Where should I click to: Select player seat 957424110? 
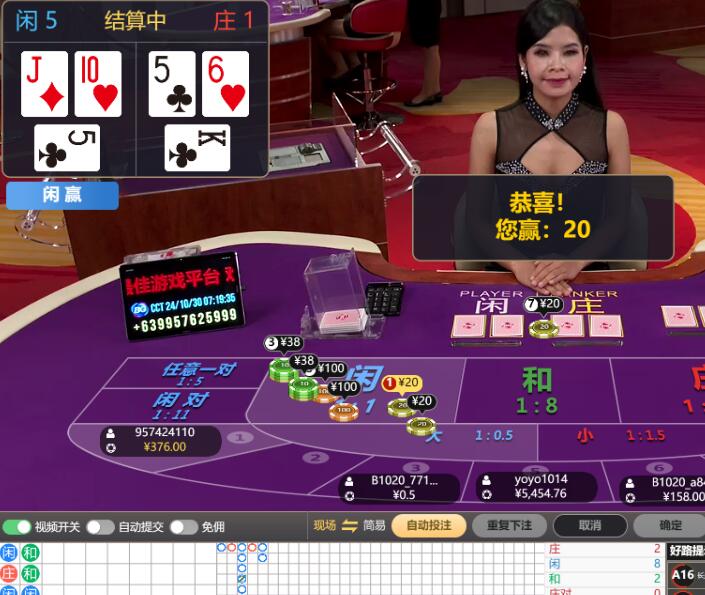(160, 439)
